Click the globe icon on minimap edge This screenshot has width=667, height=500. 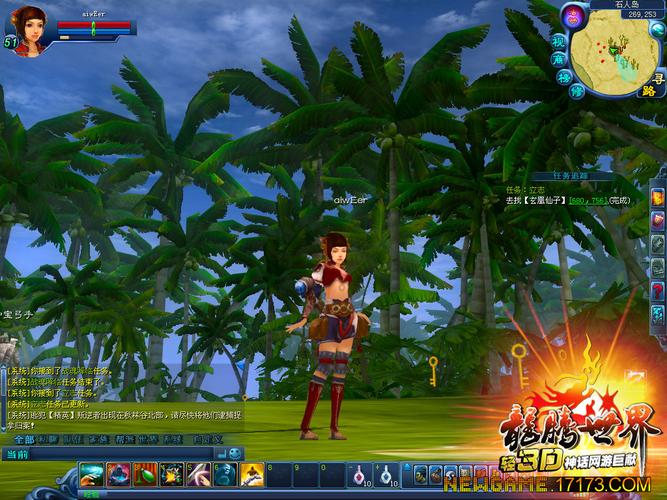(x=657, y=29)
